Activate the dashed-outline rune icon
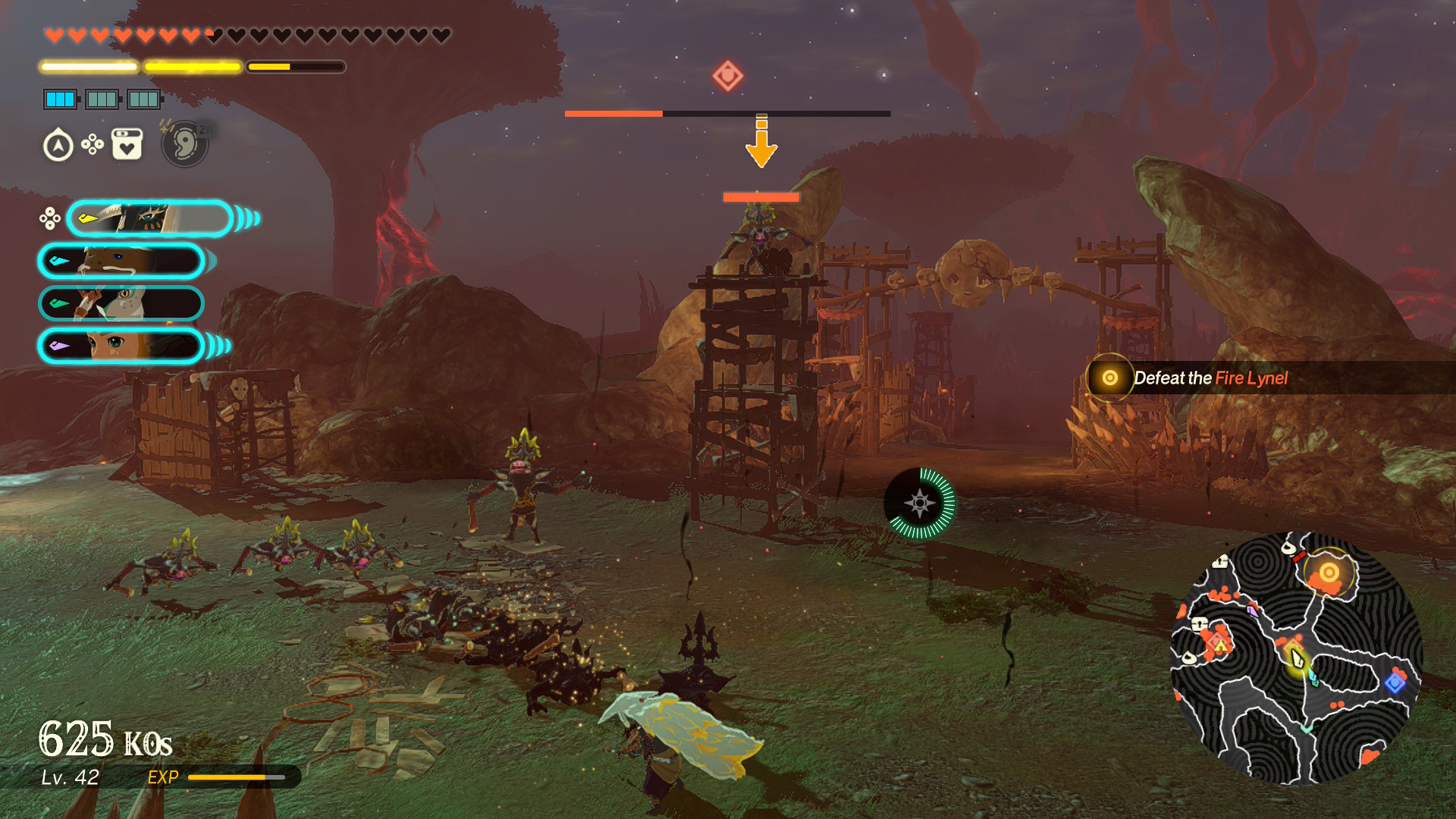Screen dimensions: 1456x819 pyautogui.click(x=185, y=143)
